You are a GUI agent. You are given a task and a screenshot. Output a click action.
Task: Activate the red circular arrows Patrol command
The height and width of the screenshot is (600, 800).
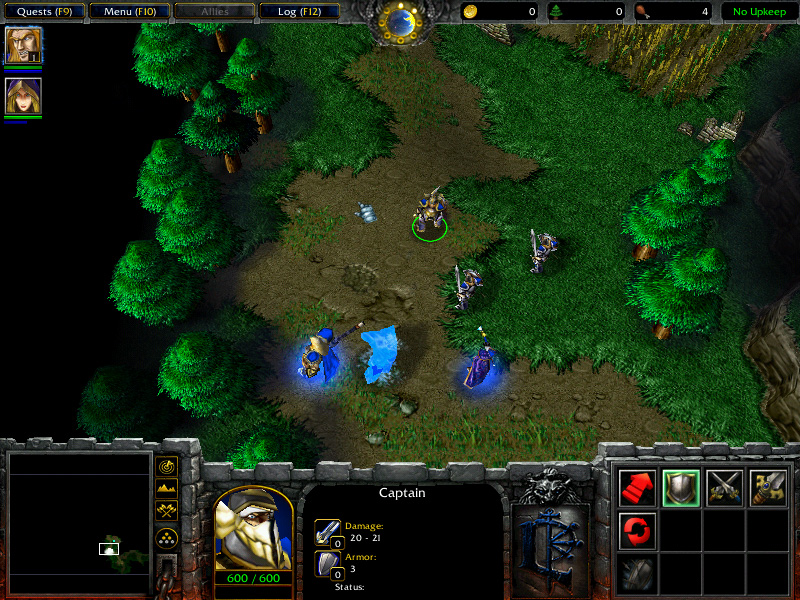click(638, 530)
